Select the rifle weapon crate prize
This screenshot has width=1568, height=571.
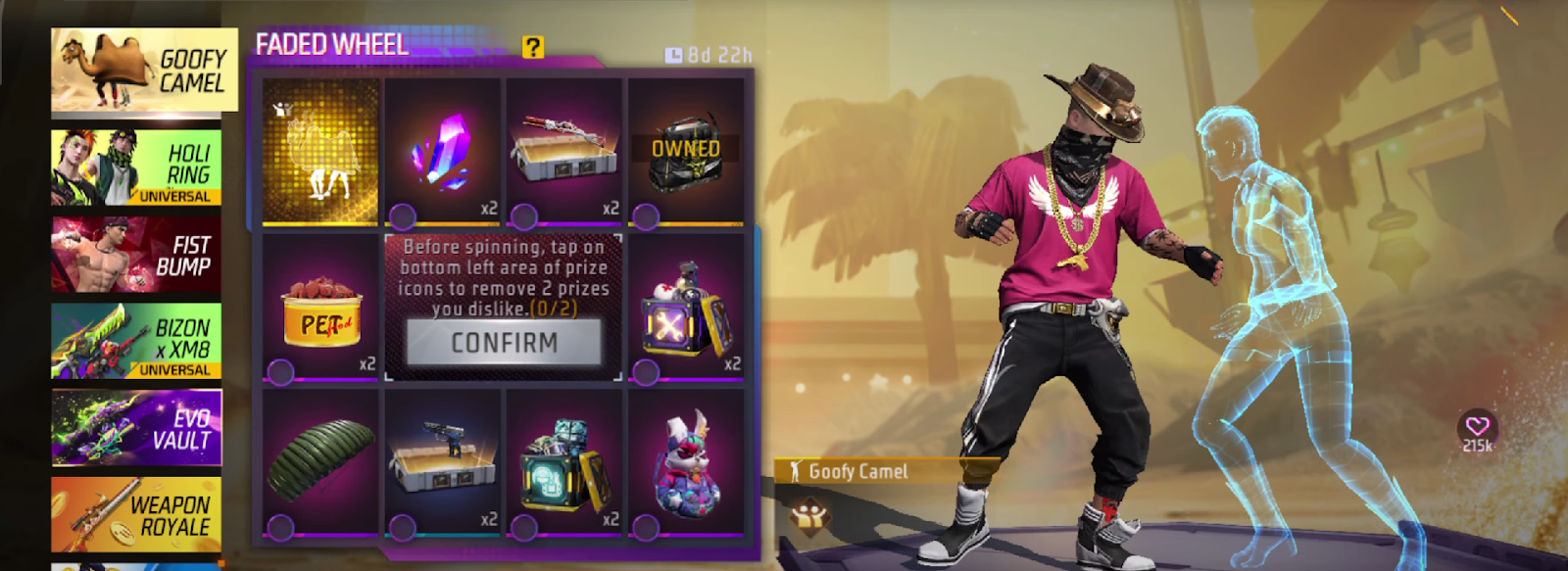click(563, 152)
